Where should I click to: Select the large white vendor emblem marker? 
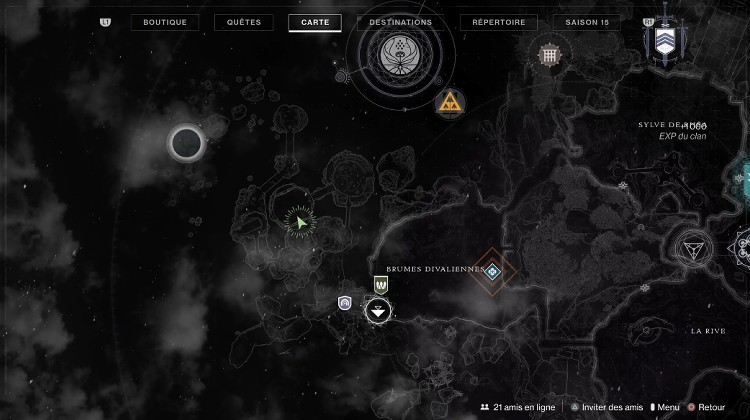(x=399, y=52)
